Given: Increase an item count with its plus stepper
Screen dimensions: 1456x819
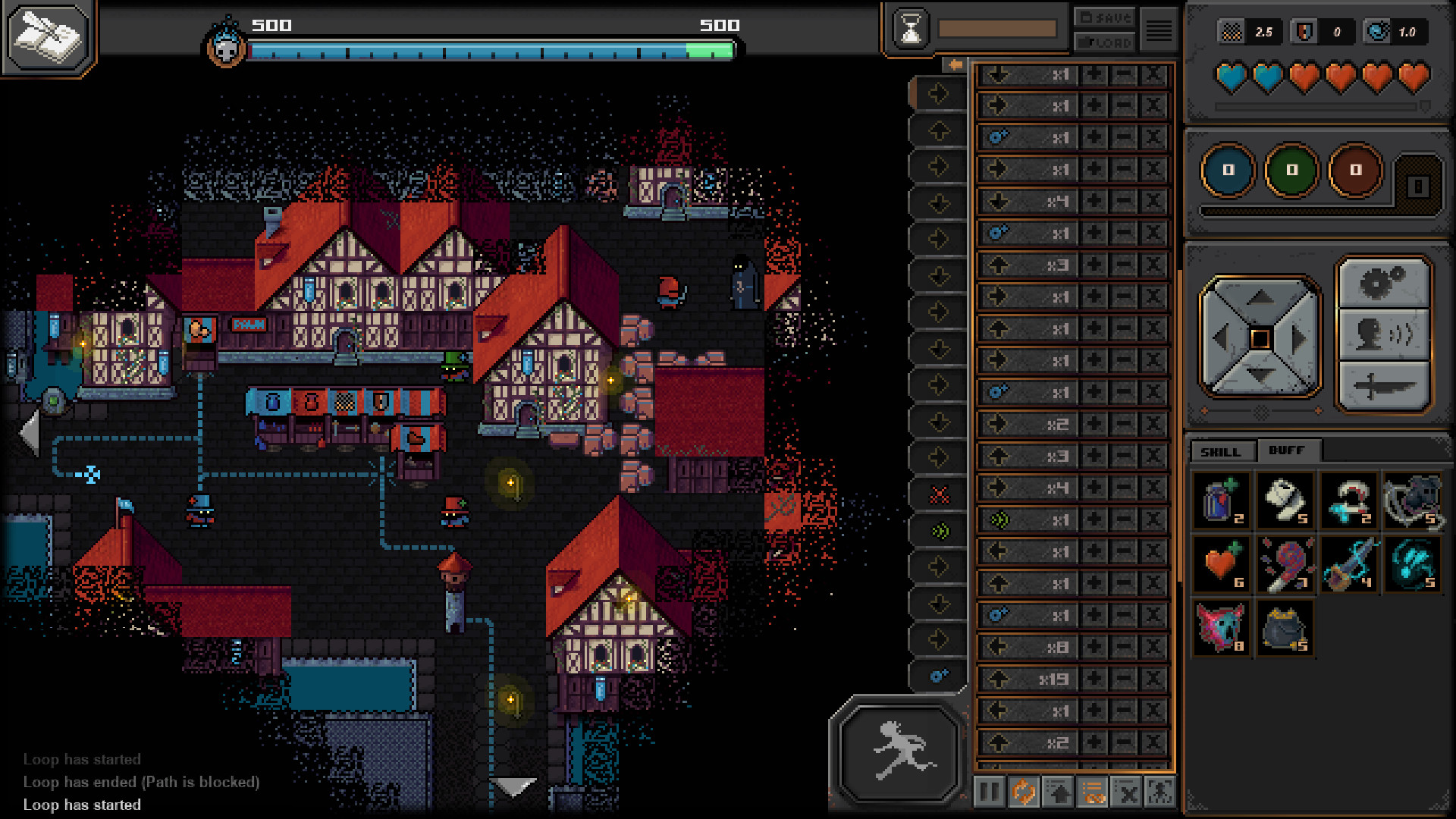Looking at the screenshot, I should (x=1095, y=74).
